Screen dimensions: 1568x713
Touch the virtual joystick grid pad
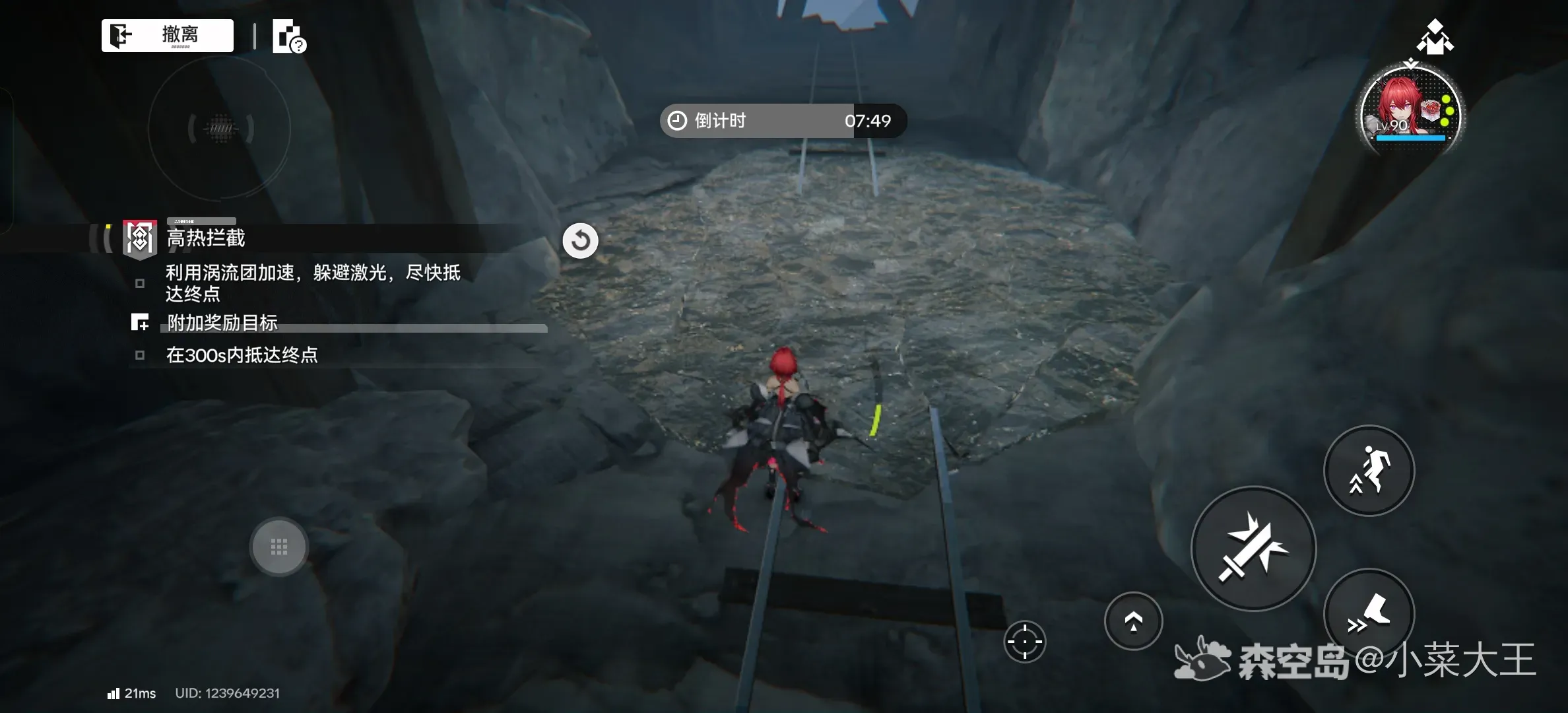pos(278,547)
